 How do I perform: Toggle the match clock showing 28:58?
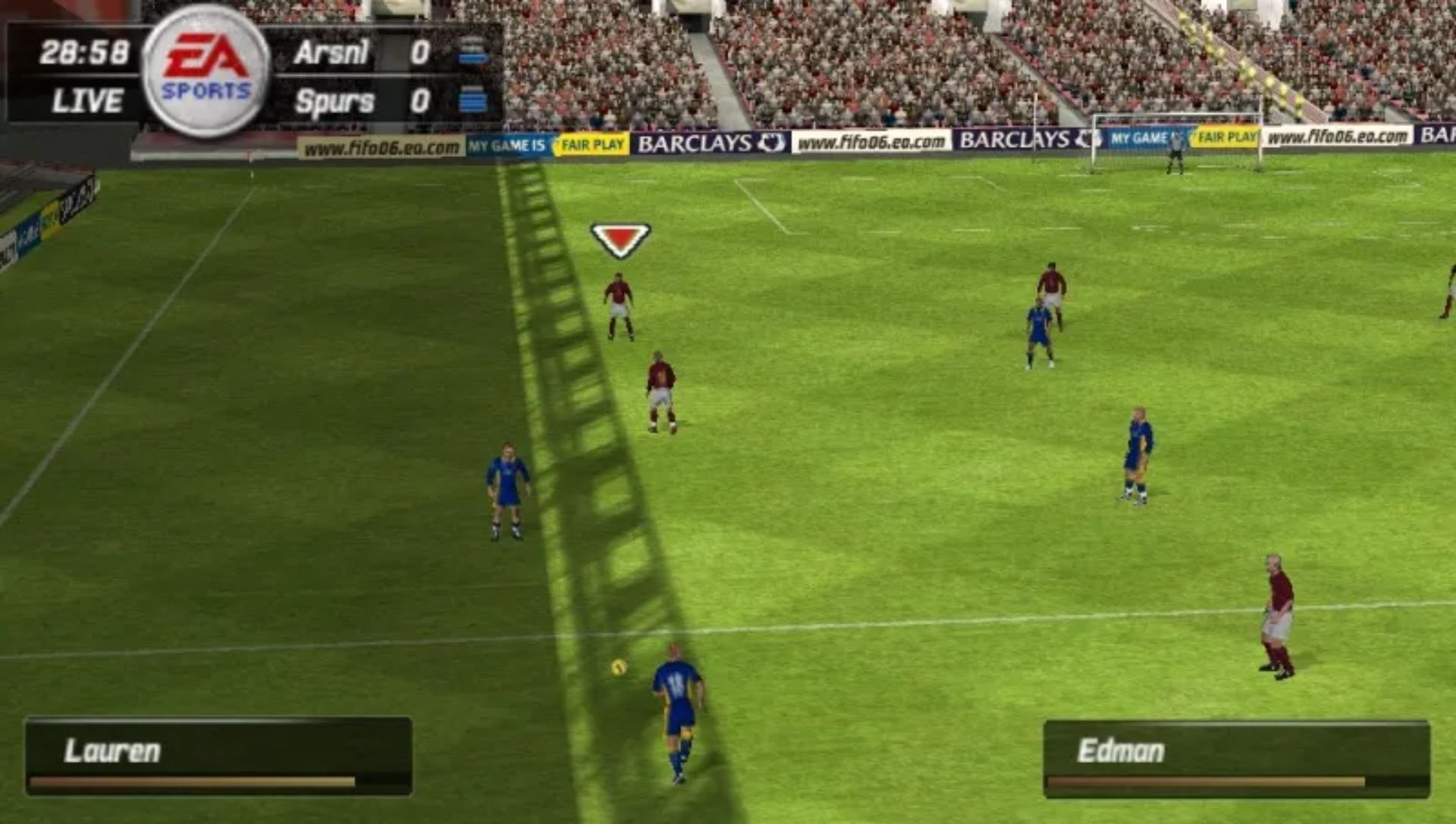(x=85, y=51)
